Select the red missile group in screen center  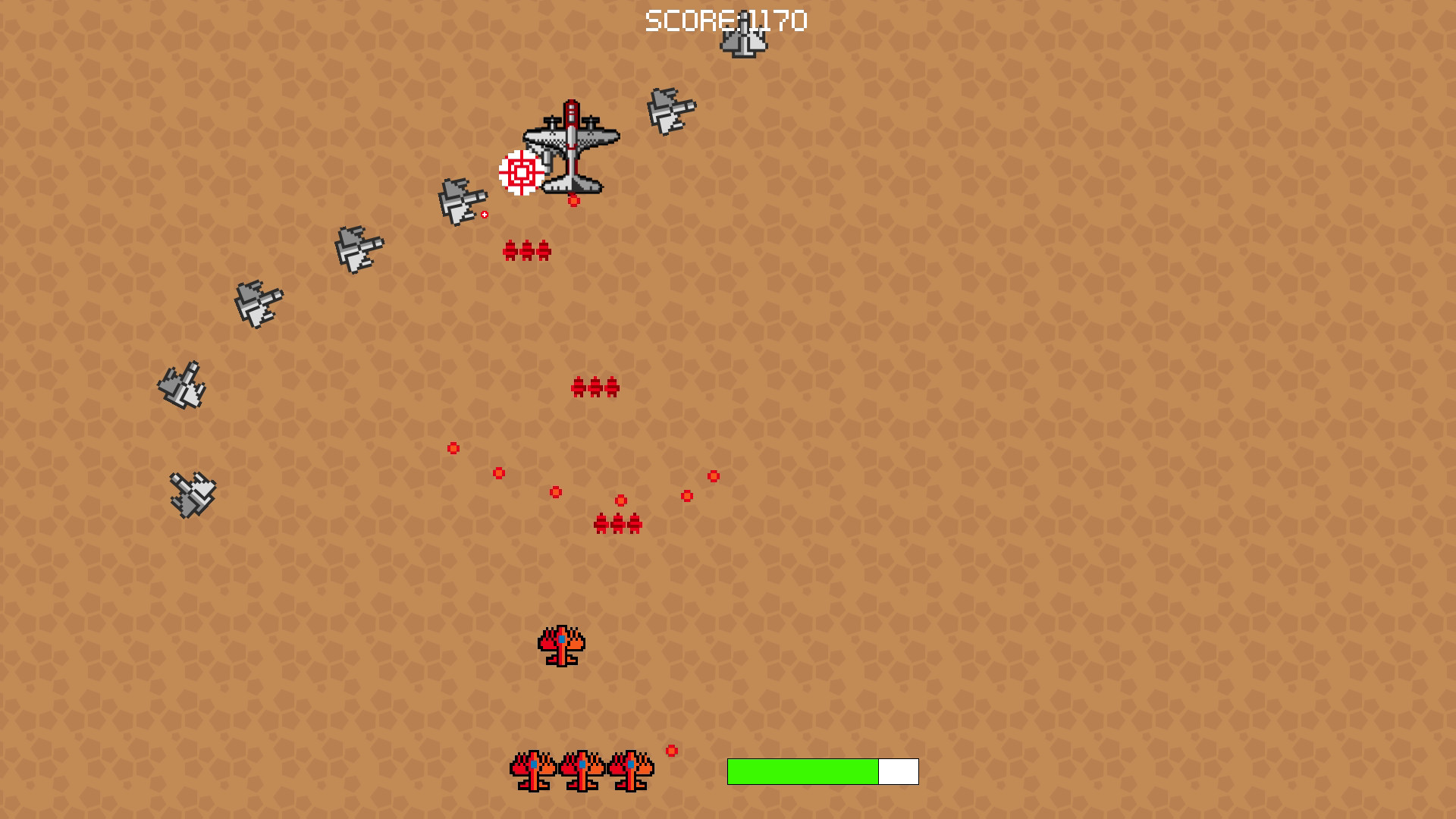[x=594, y=387]
